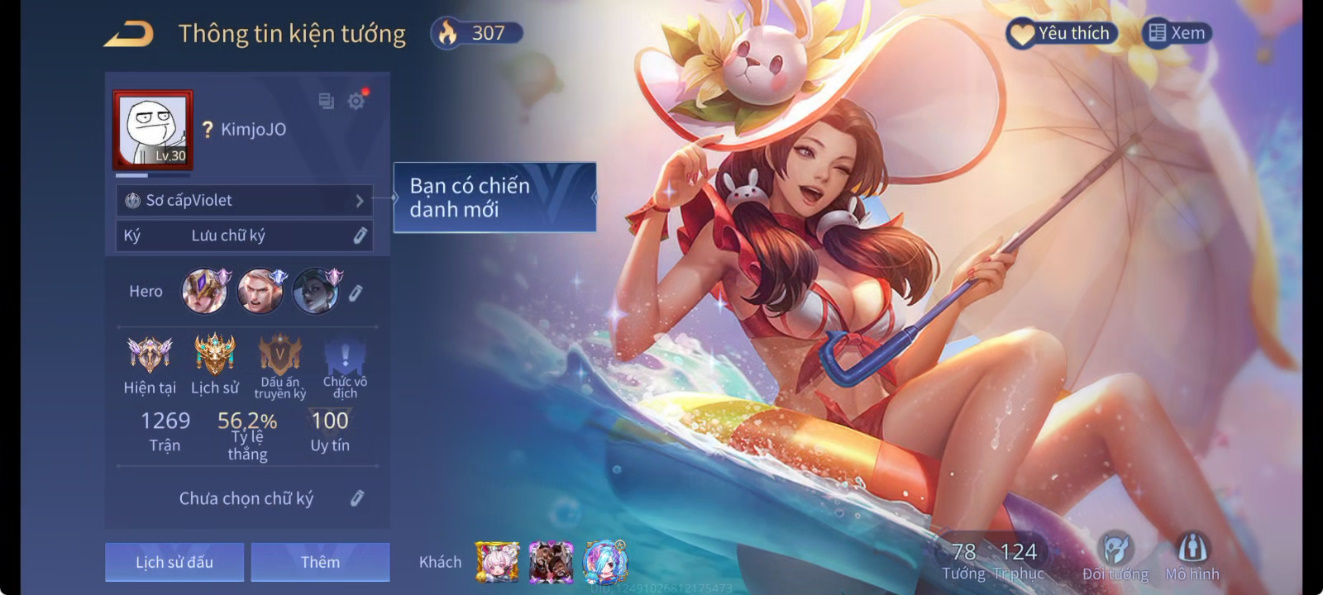Show the Trang phục skin collection count
The height and width of the screenshot is (595, 1323).
pyautogui.click(x=1018, y=560)
